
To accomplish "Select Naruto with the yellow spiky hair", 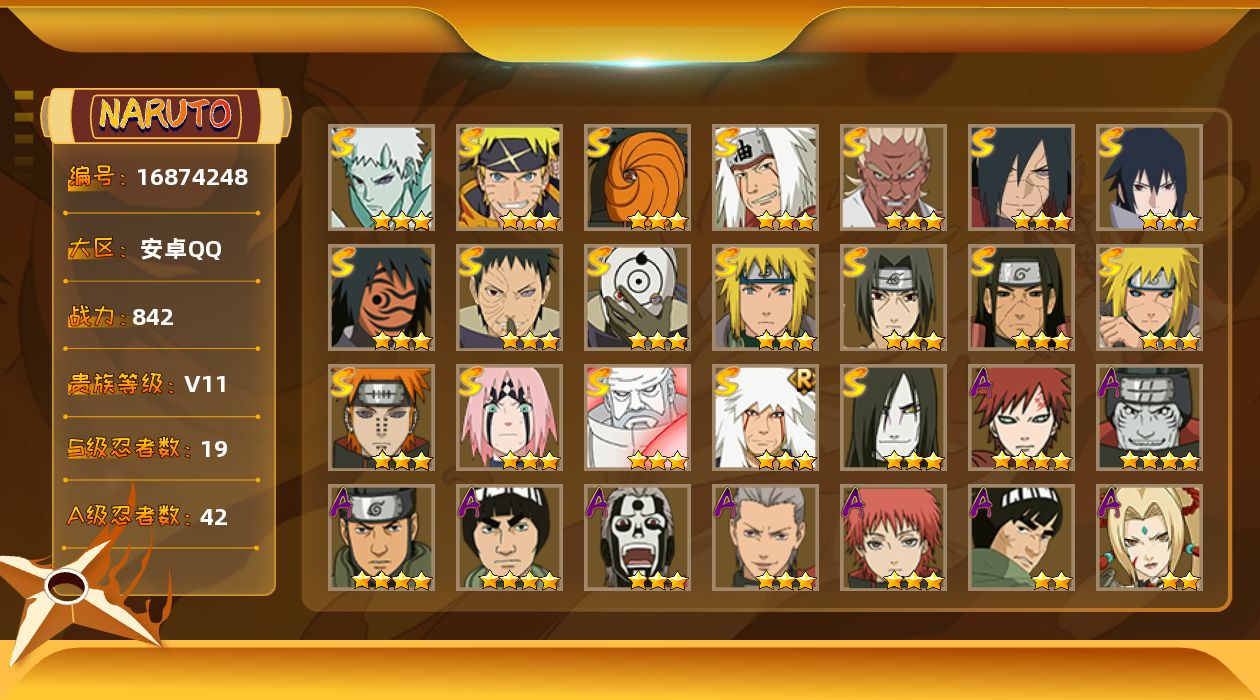I will click(509, 178).
